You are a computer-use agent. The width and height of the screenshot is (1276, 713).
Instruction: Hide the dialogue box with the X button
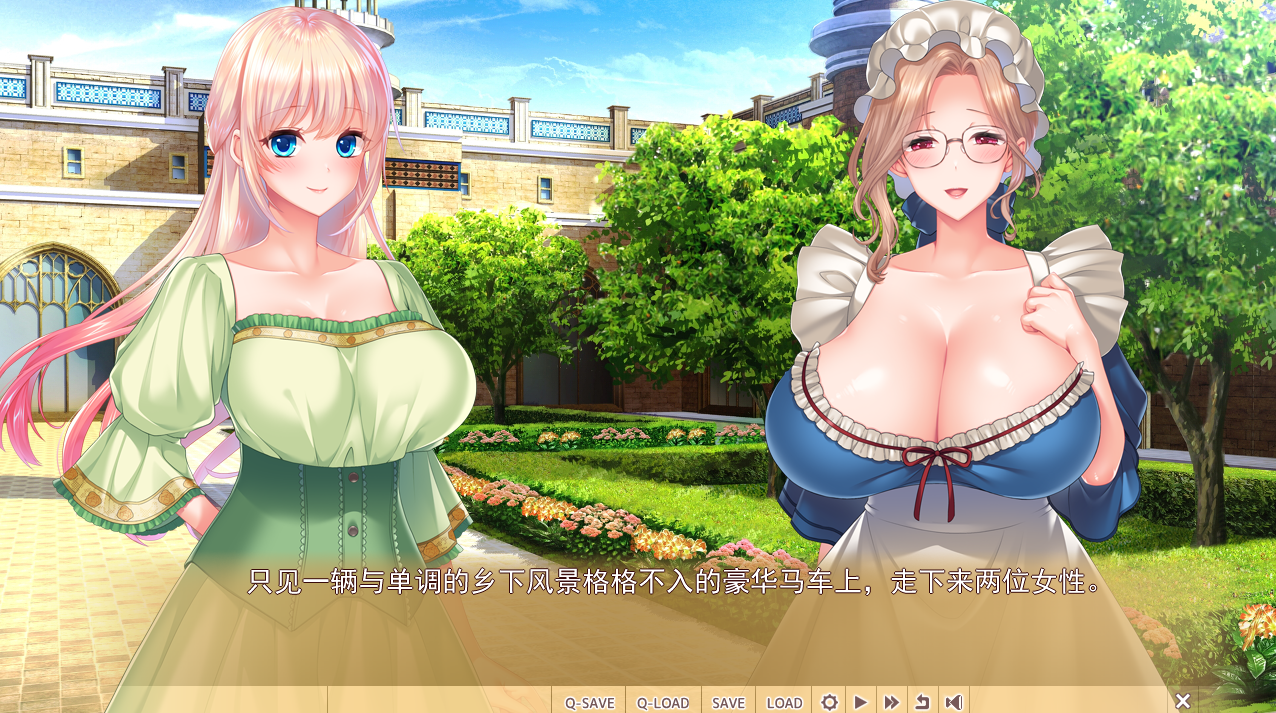pyautogui.click(x=1182, y=701)
